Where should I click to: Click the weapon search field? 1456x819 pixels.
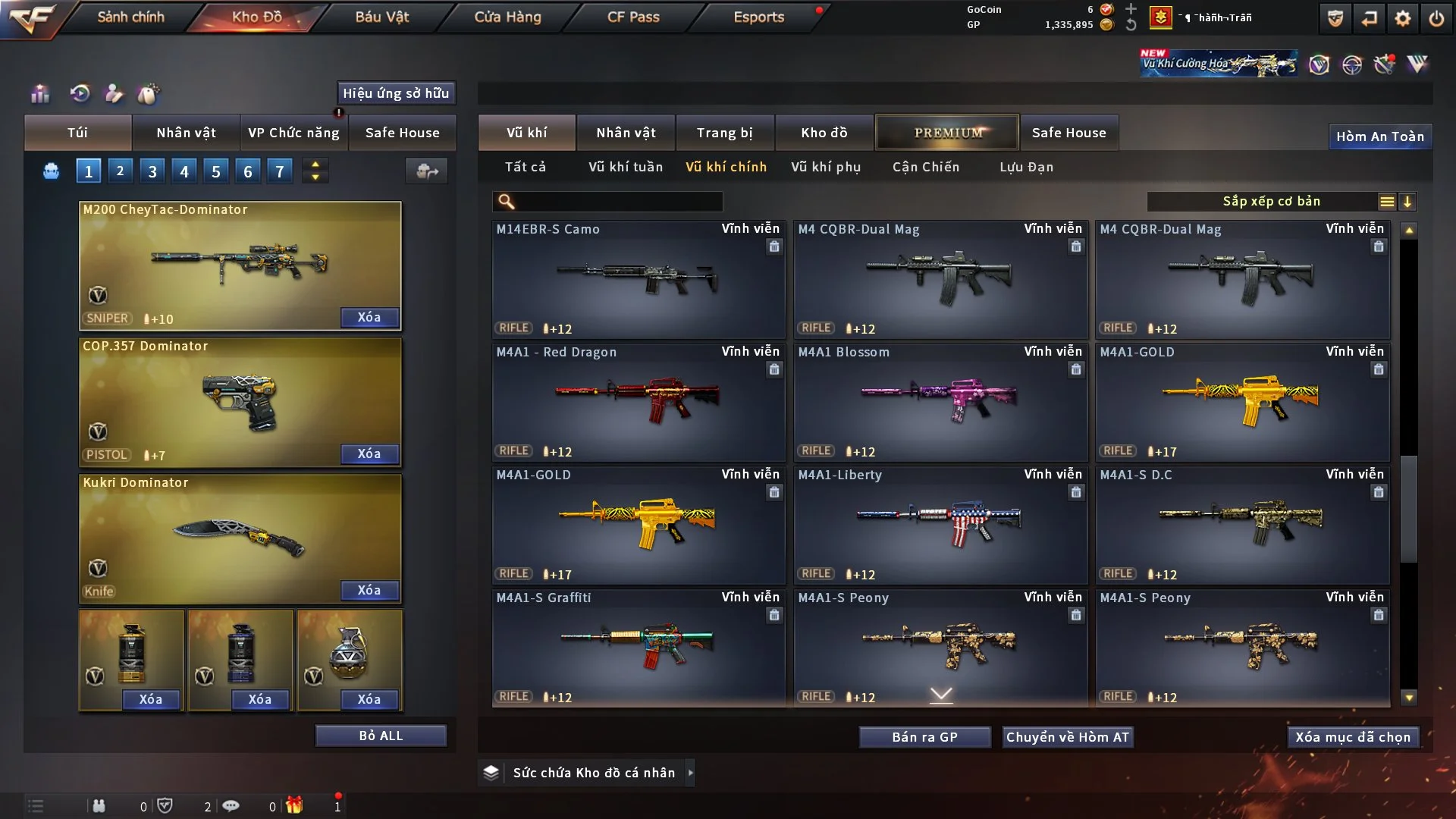pos(618,202)
